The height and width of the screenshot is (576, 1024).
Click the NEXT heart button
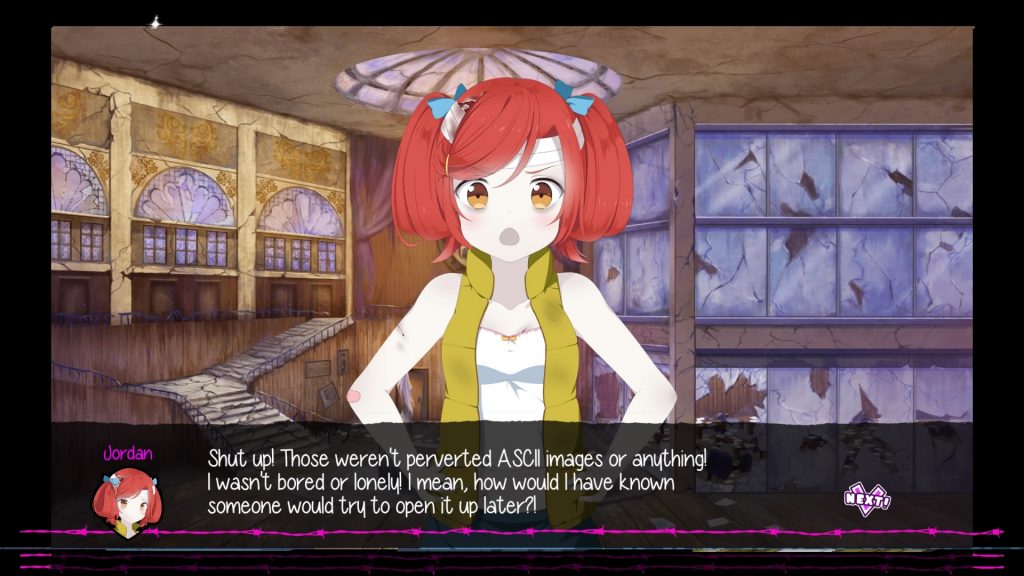(866, 498)
